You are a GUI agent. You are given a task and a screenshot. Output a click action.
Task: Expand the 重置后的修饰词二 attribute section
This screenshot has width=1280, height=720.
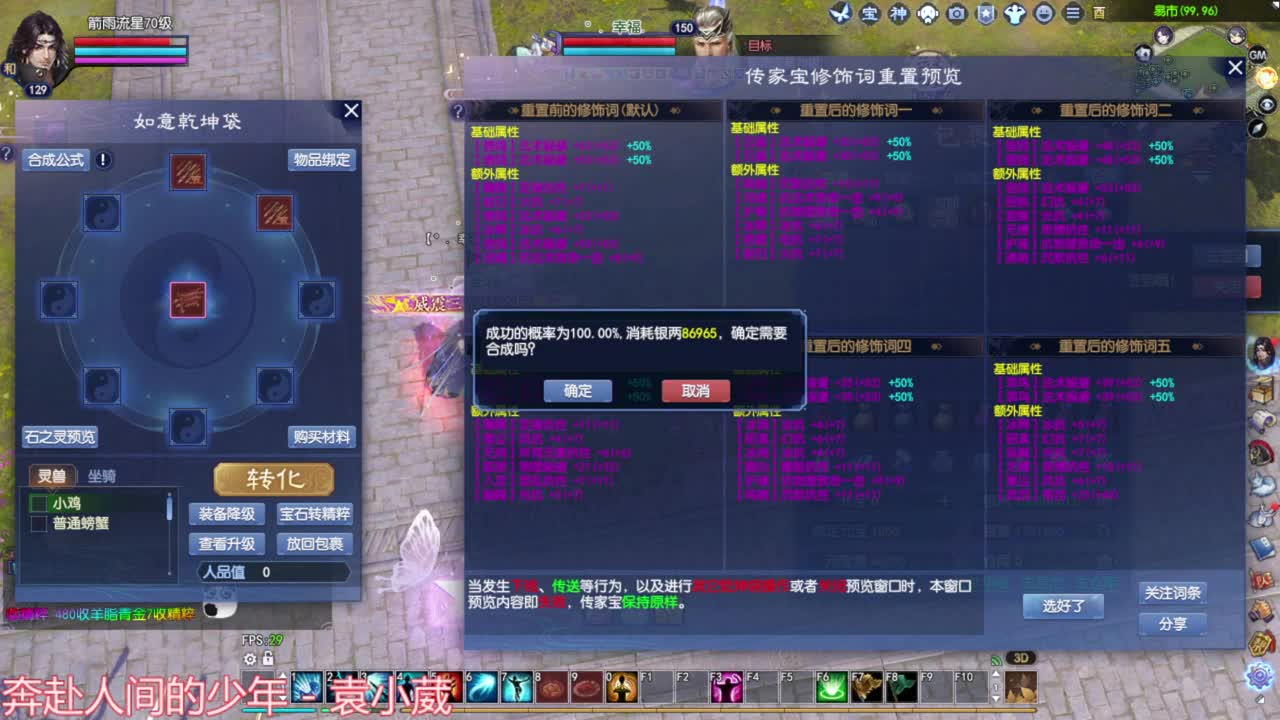click(x=1113, y=110)
